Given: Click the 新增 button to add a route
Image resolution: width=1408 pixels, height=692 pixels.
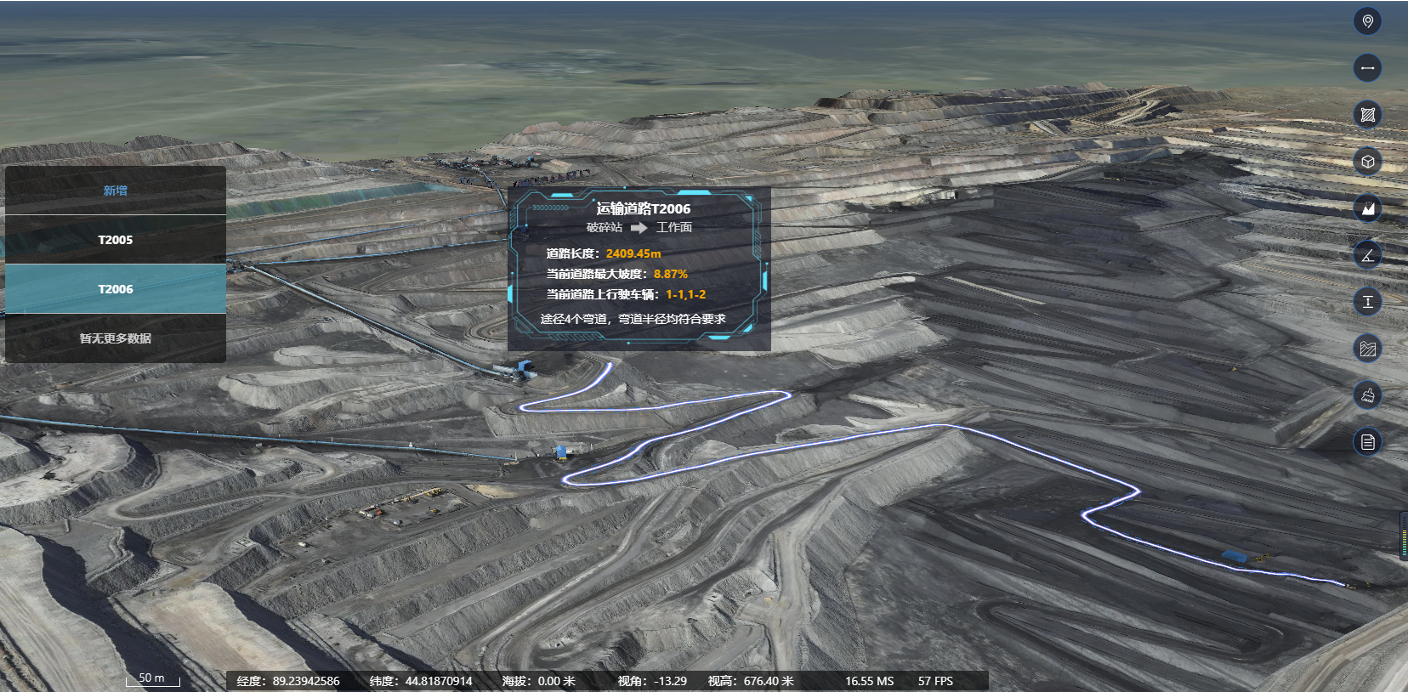Looking at the screenshot, I should click(115, 190).
